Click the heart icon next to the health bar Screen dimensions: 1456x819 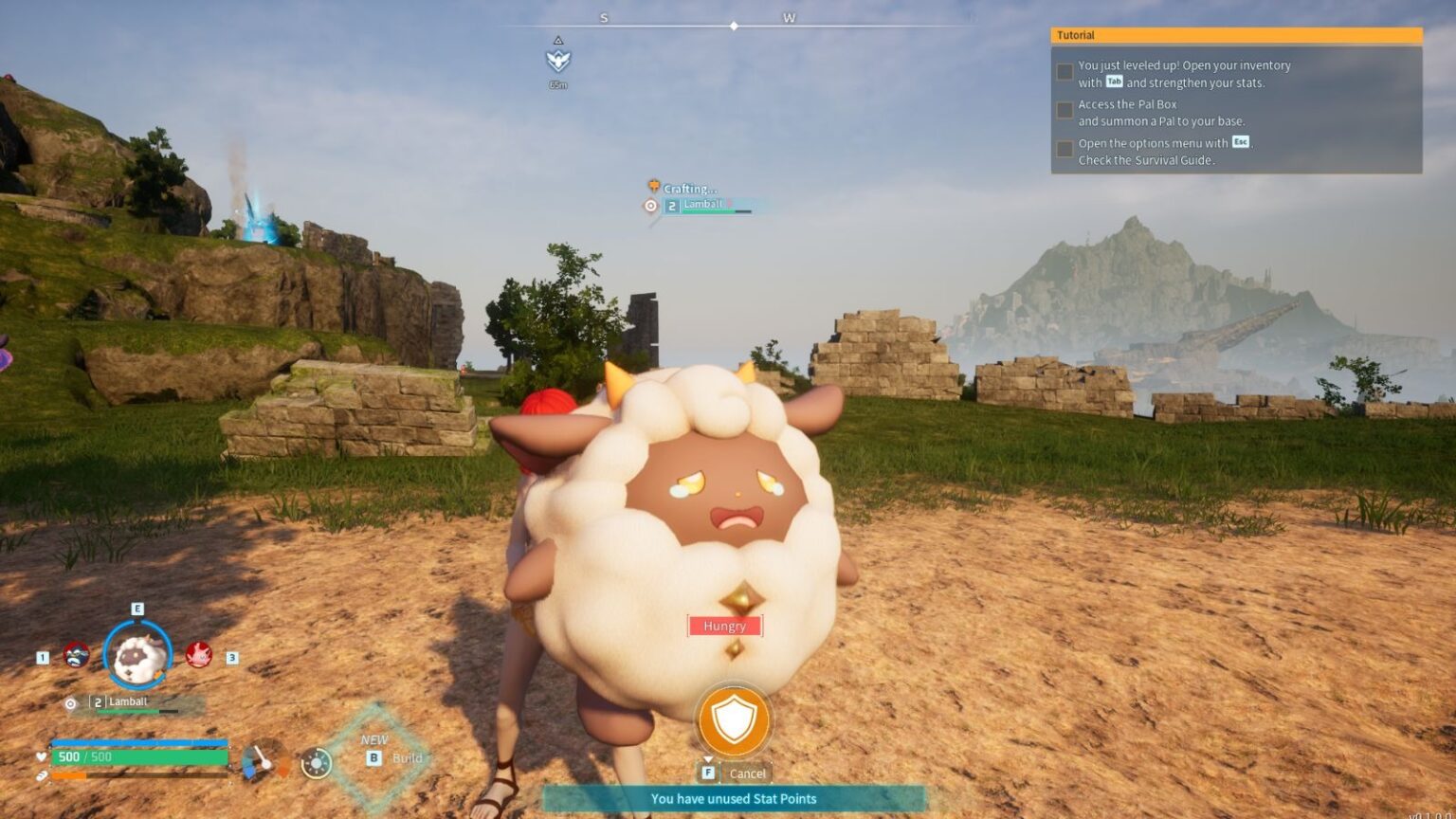click(42, 757)
